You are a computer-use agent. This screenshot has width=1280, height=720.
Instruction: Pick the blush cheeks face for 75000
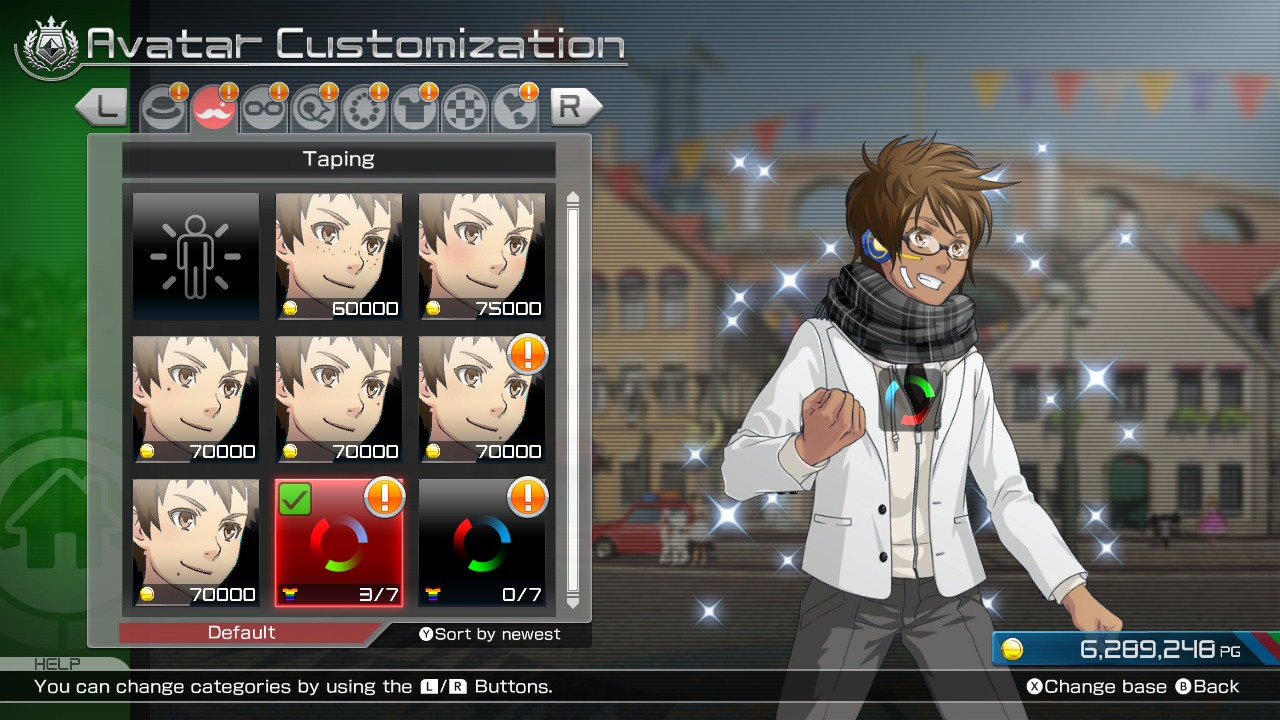pyautogui.click(x=482, y=257)
